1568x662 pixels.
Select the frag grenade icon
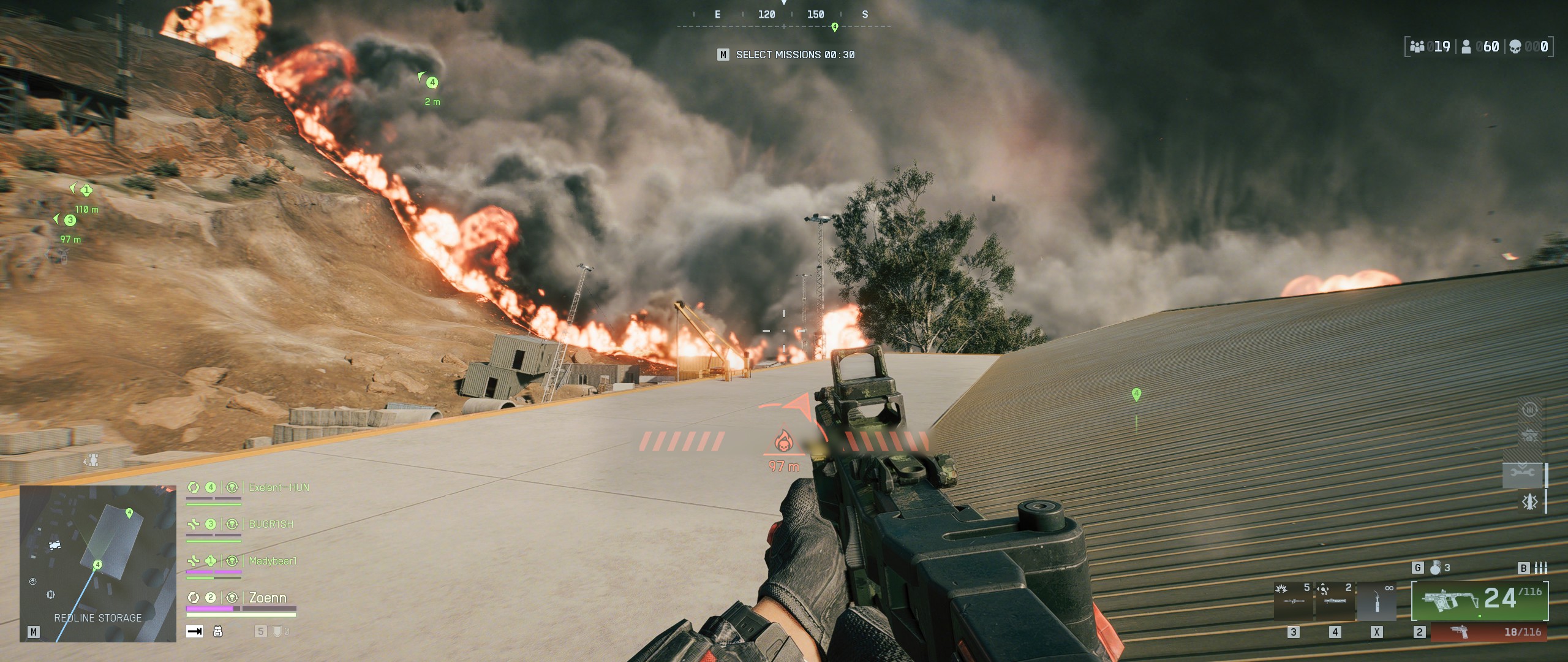[1436, 568]
